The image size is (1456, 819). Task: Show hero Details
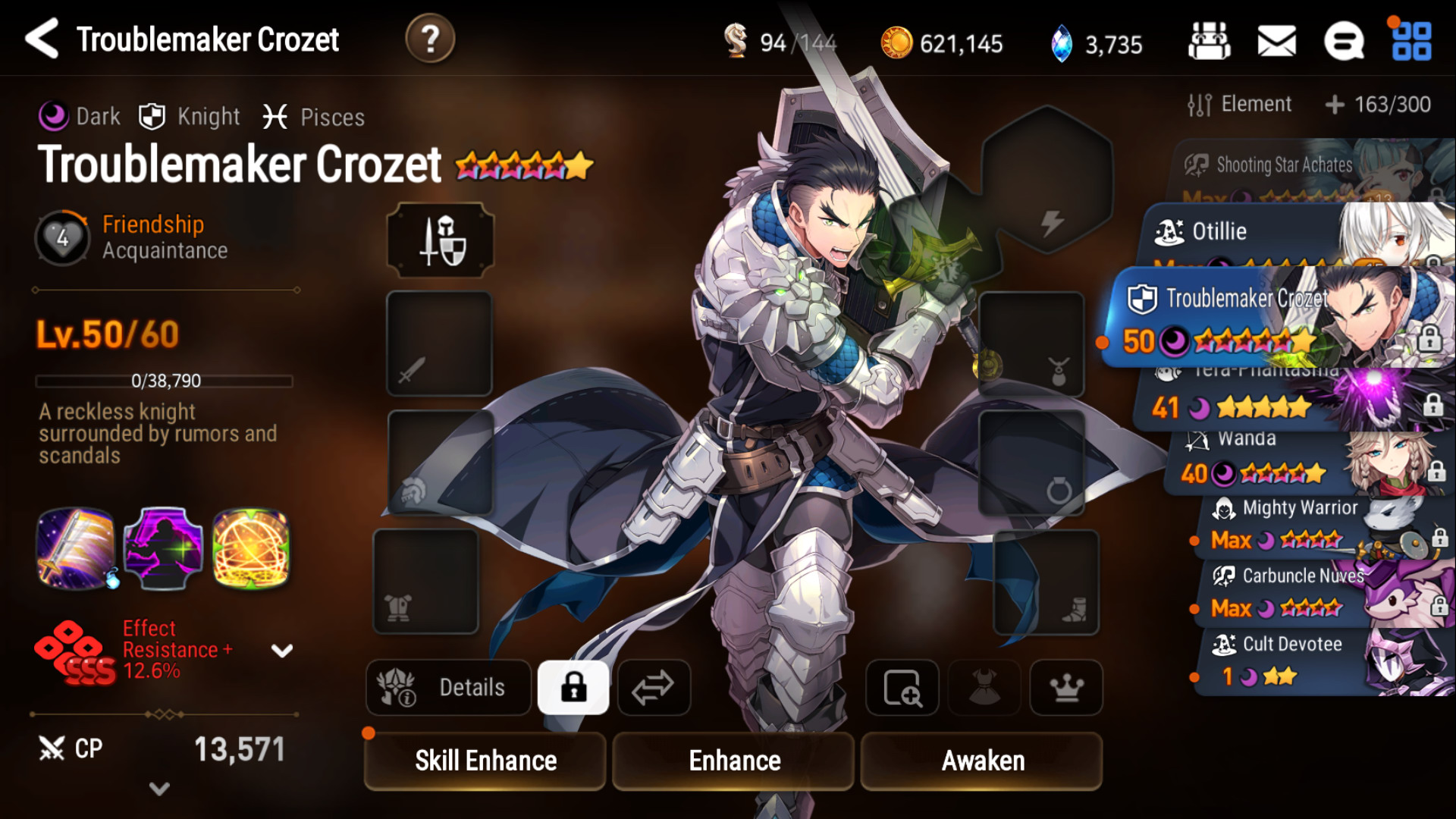[449, 687]
